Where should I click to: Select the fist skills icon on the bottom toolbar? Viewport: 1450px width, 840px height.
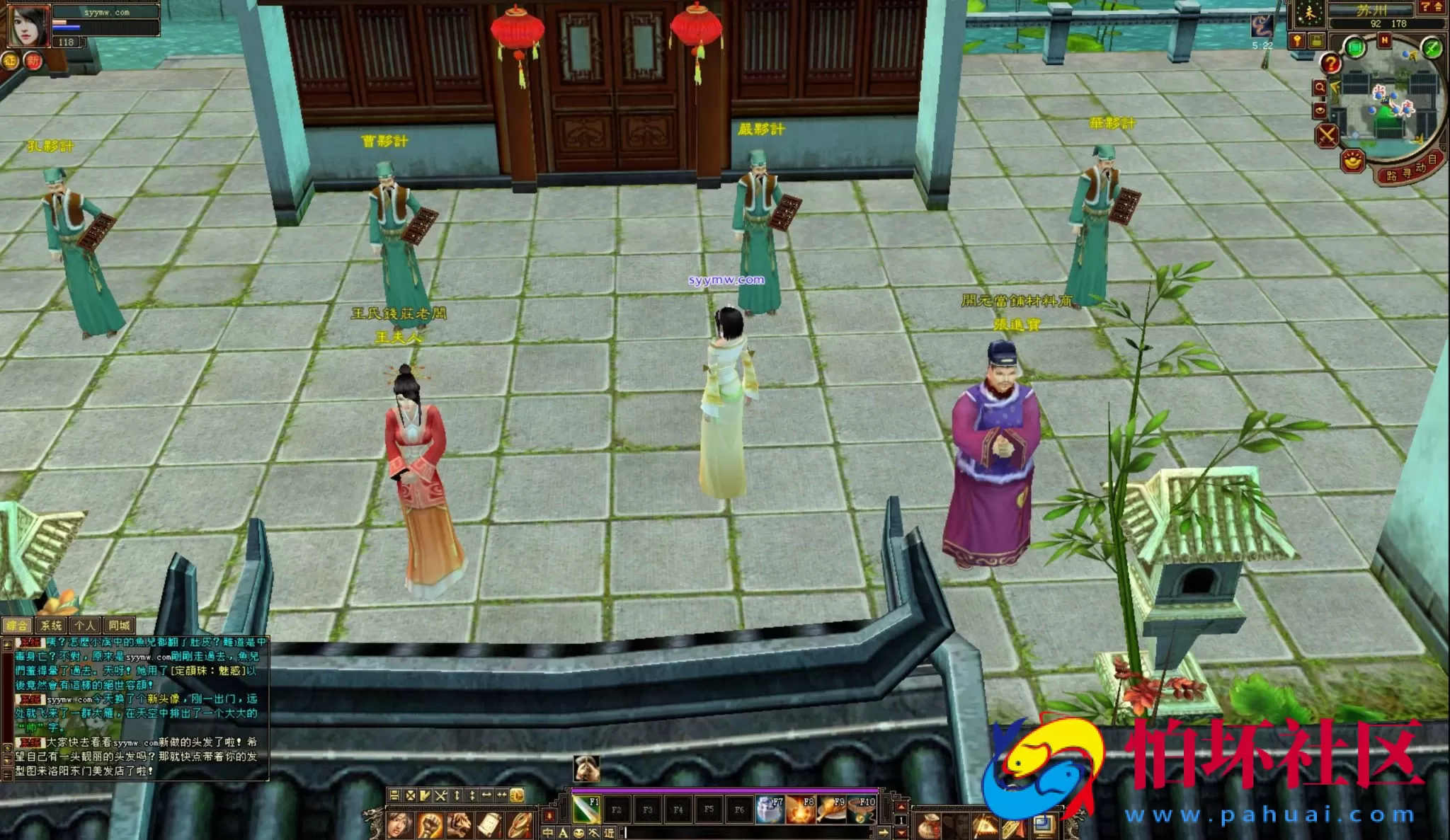pyautogui.click(x=430, y=827)
